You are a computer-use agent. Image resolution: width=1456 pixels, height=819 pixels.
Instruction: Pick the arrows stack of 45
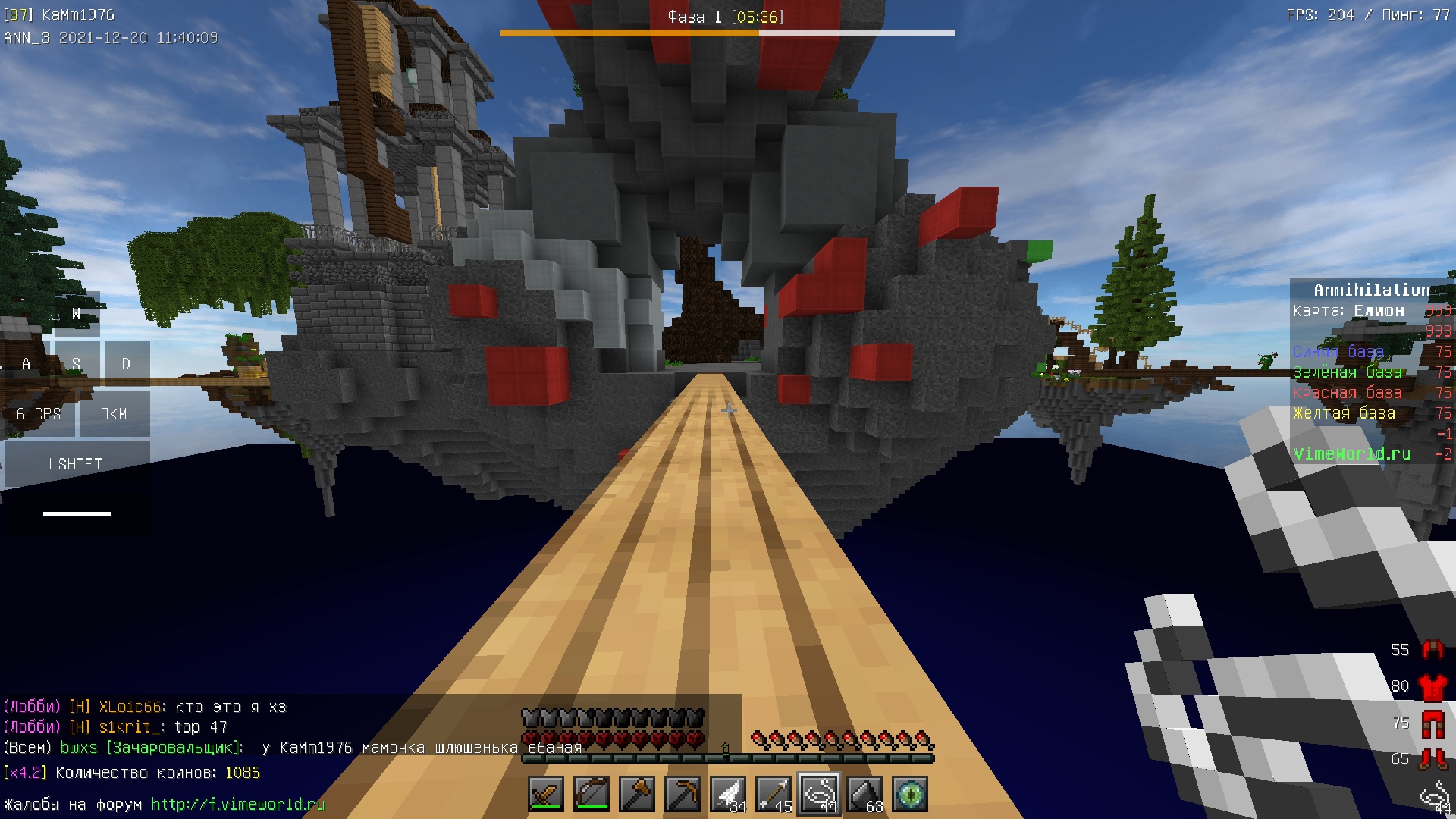pyautogui.click(x=773, y=794)
